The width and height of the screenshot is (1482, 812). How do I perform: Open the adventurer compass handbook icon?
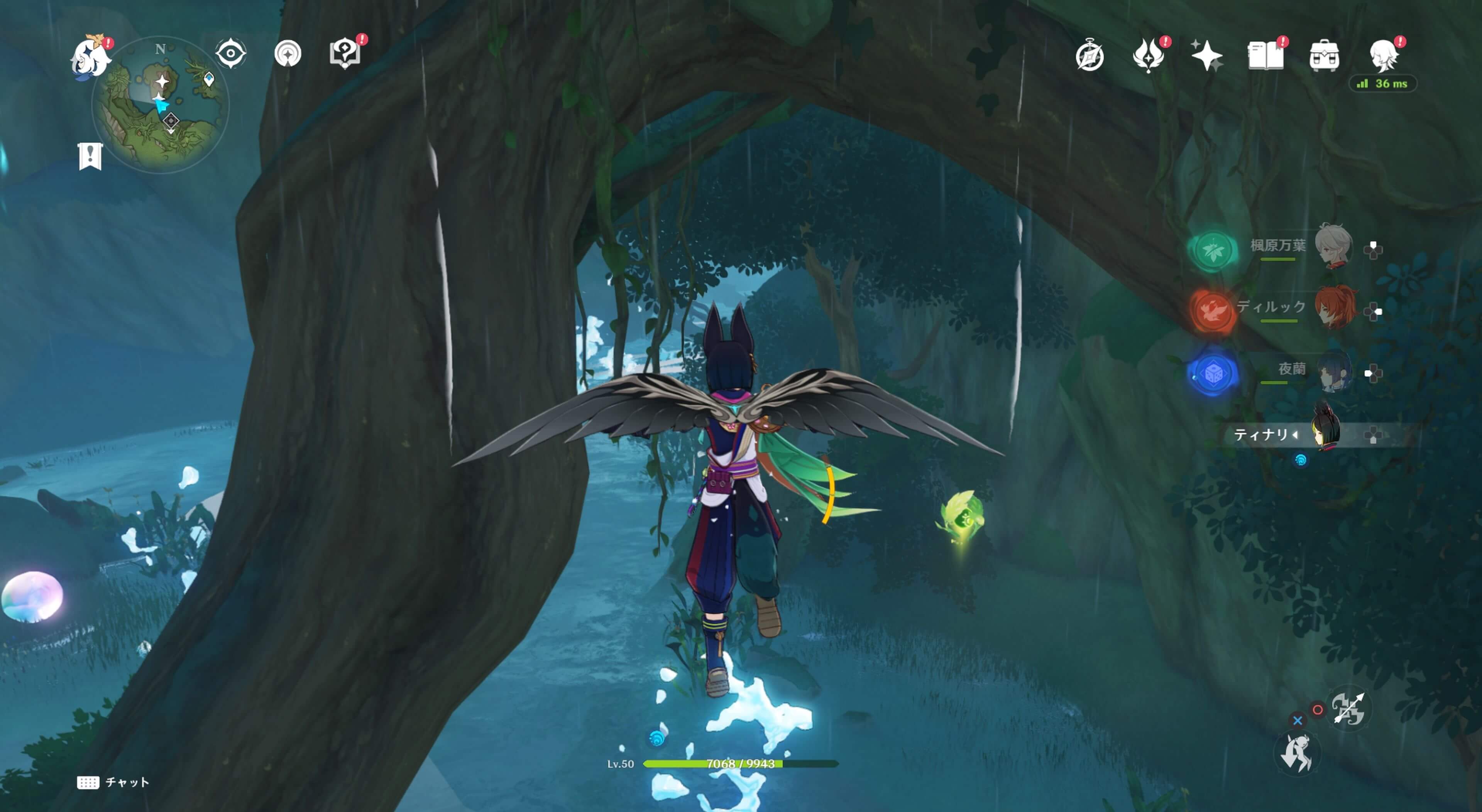[x=1090, y=56]
